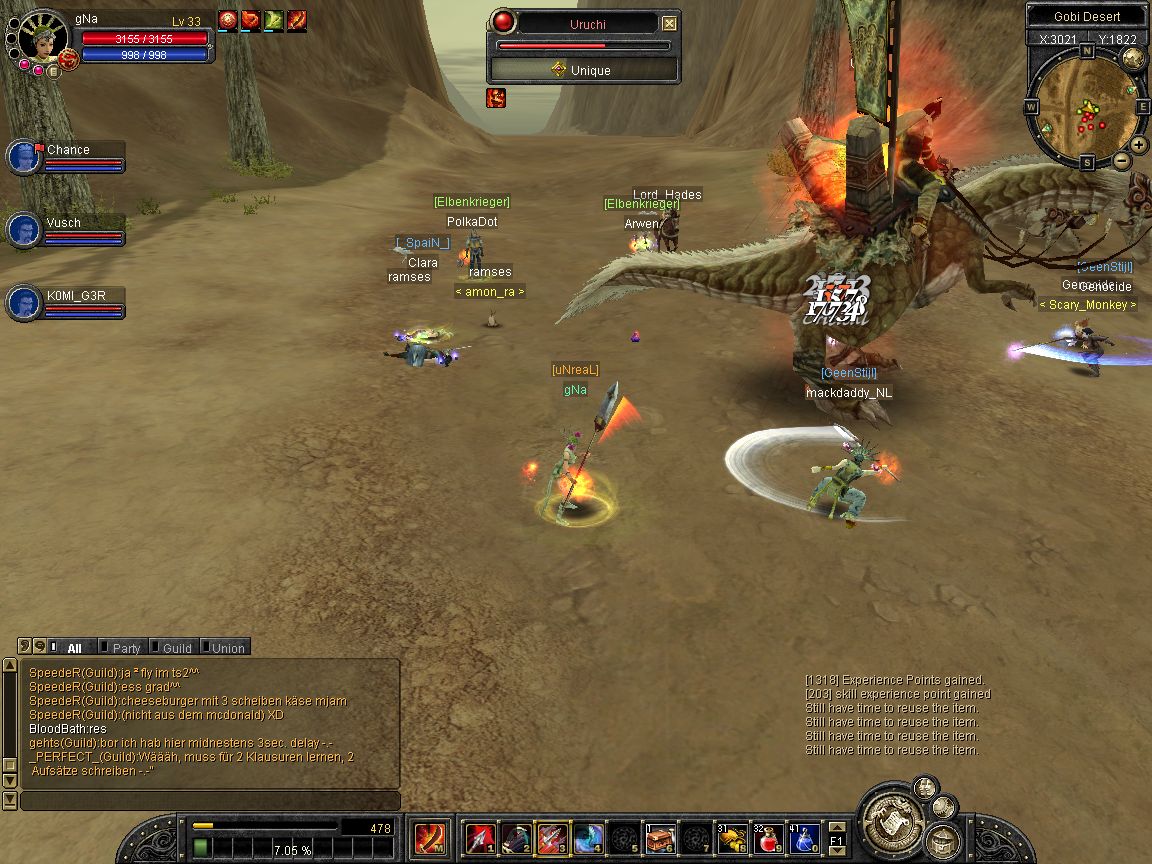The image size is (1152, 864).
Task: Use the red spear skill in slot 1
Action: click(x=481, y=838)
